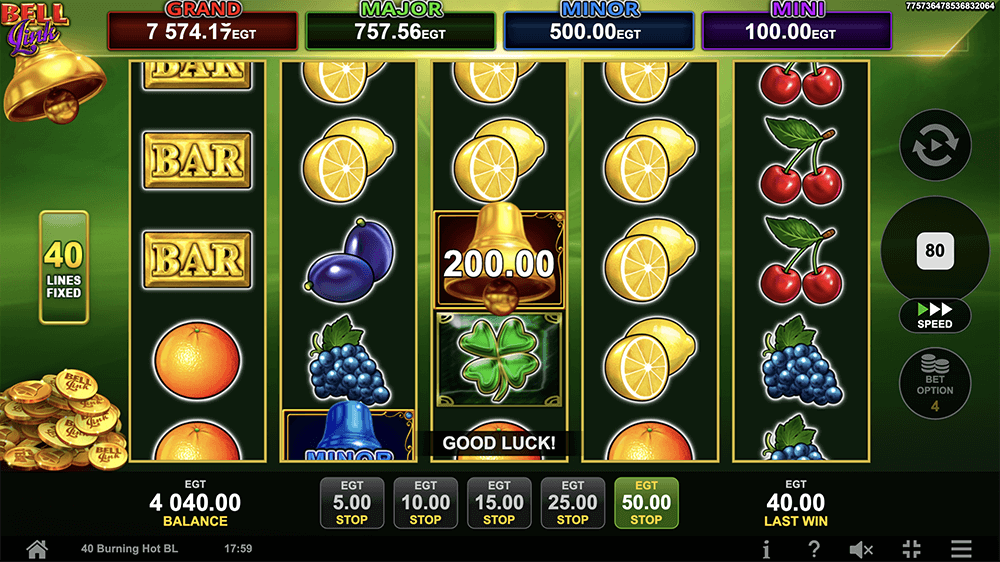Hit the 25.00 EGT stop button
1000x562 pixels.
pyautogui.click(x=572, y=502)
